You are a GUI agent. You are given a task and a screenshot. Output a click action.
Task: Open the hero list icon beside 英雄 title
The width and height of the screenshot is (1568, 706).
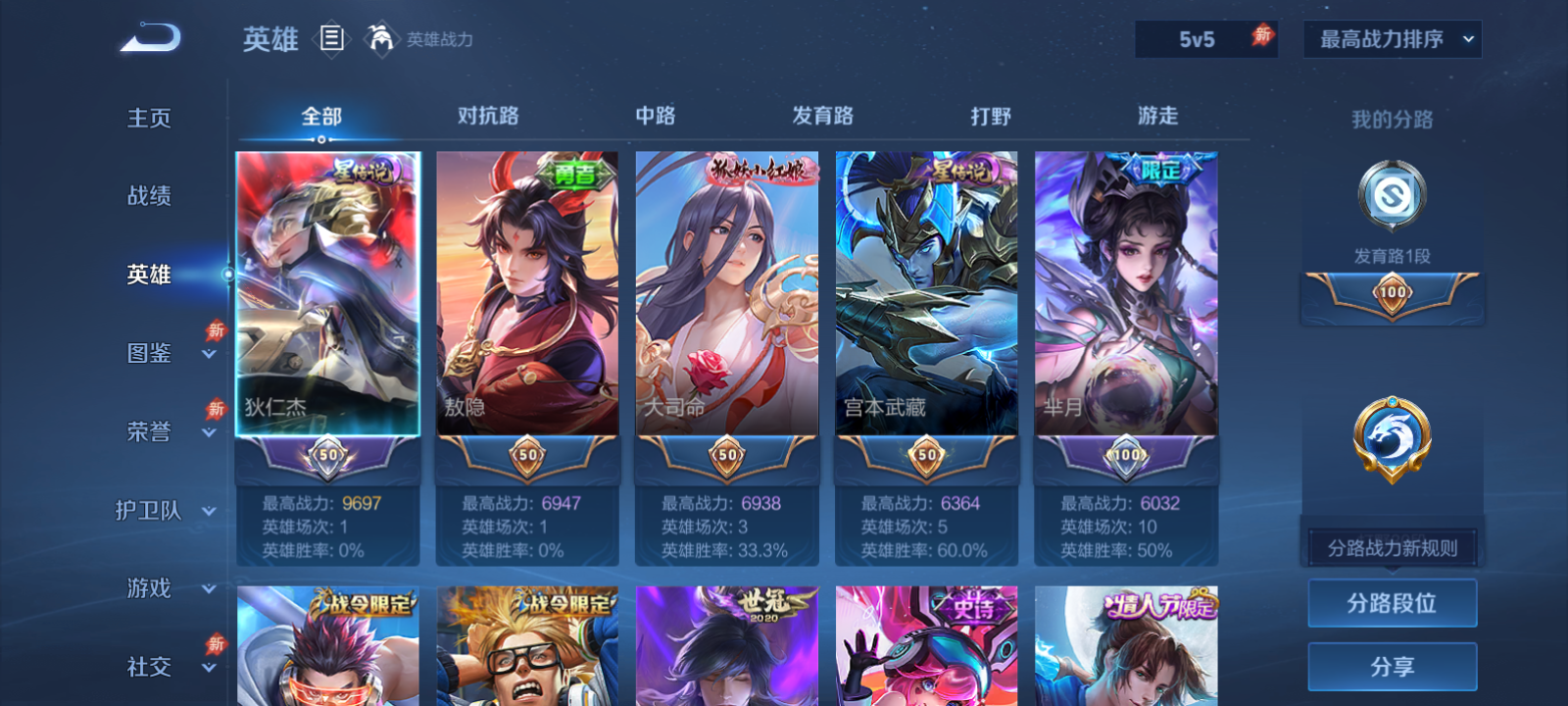click(x=331, y=39)
